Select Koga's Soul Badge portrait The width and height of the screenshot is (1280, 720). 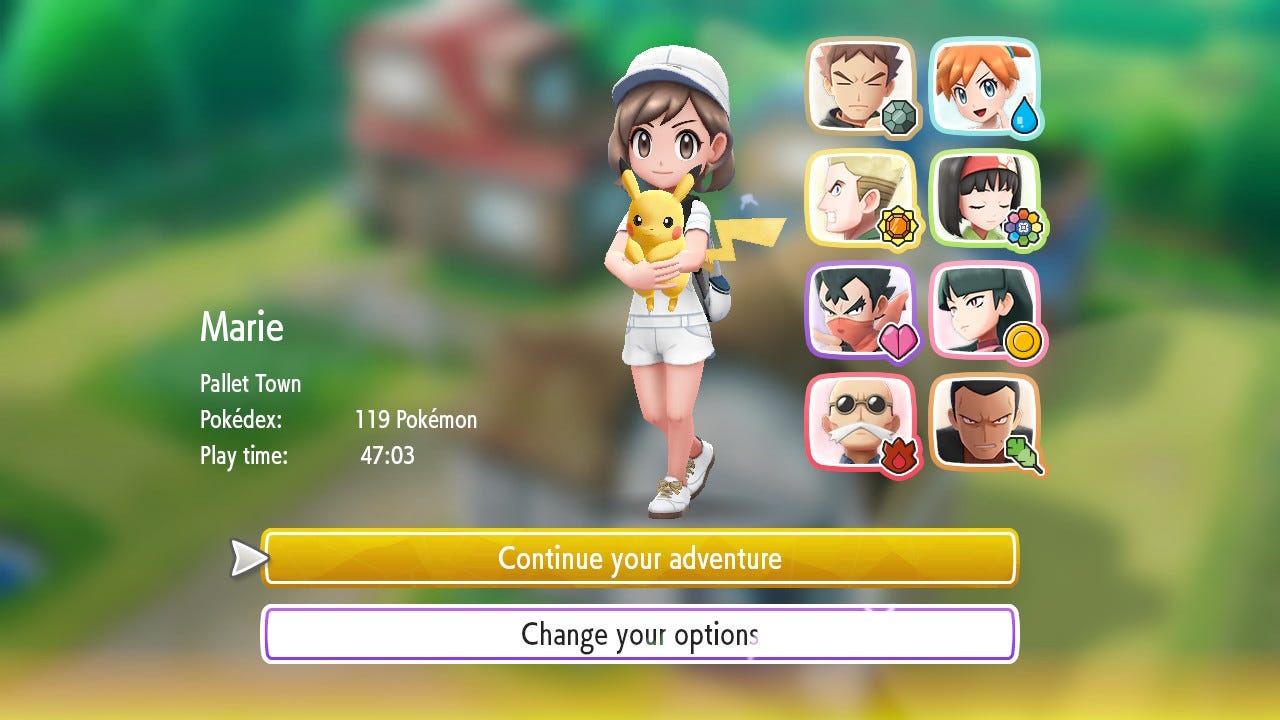coord(859,310)
